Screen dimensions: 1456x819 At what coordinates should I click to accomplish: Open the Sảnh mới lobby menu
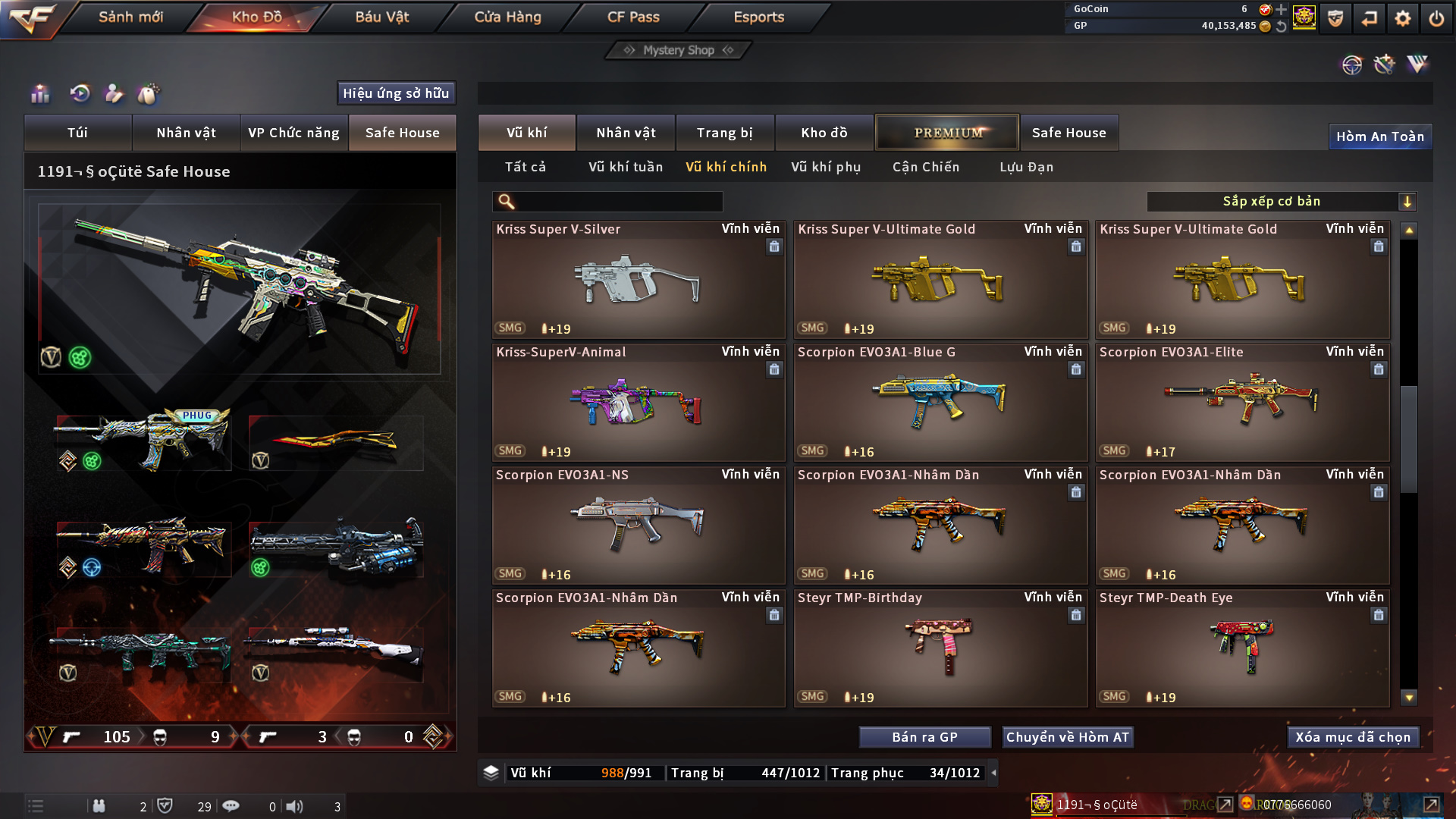click(x=130, y=17)
